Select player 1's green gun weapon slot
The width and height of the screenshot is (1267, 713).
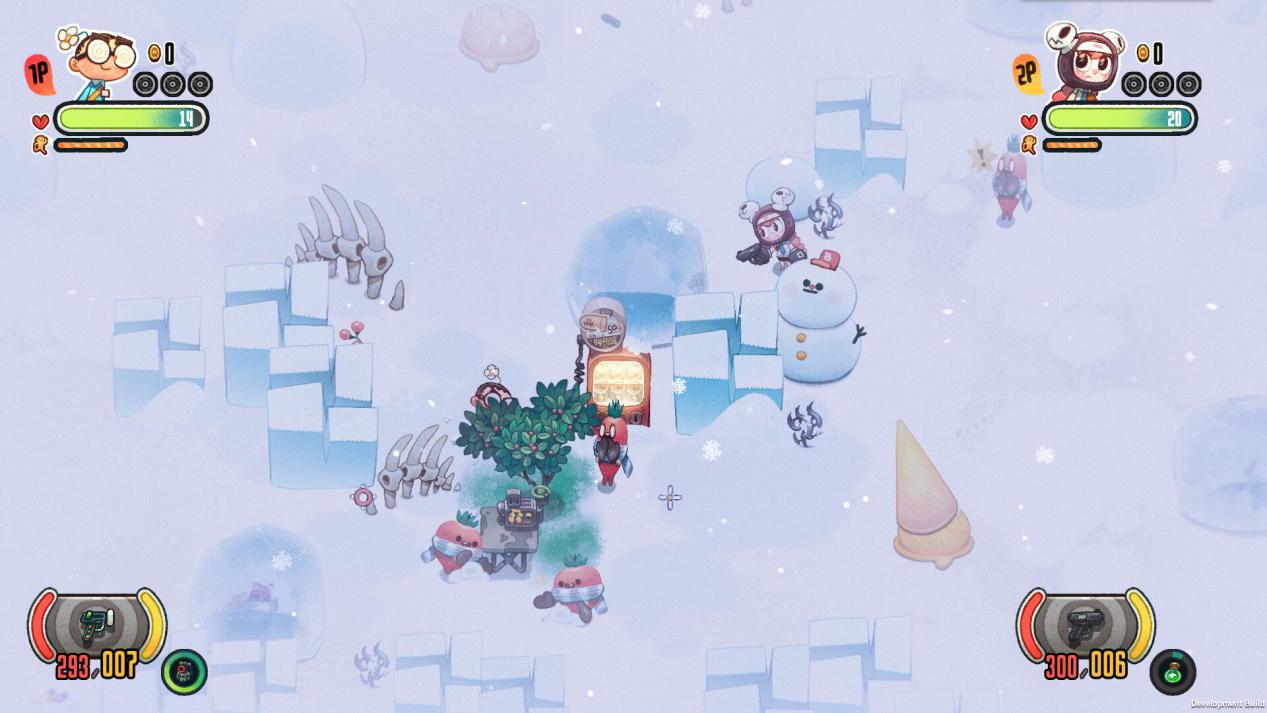[x=97, y=626]
